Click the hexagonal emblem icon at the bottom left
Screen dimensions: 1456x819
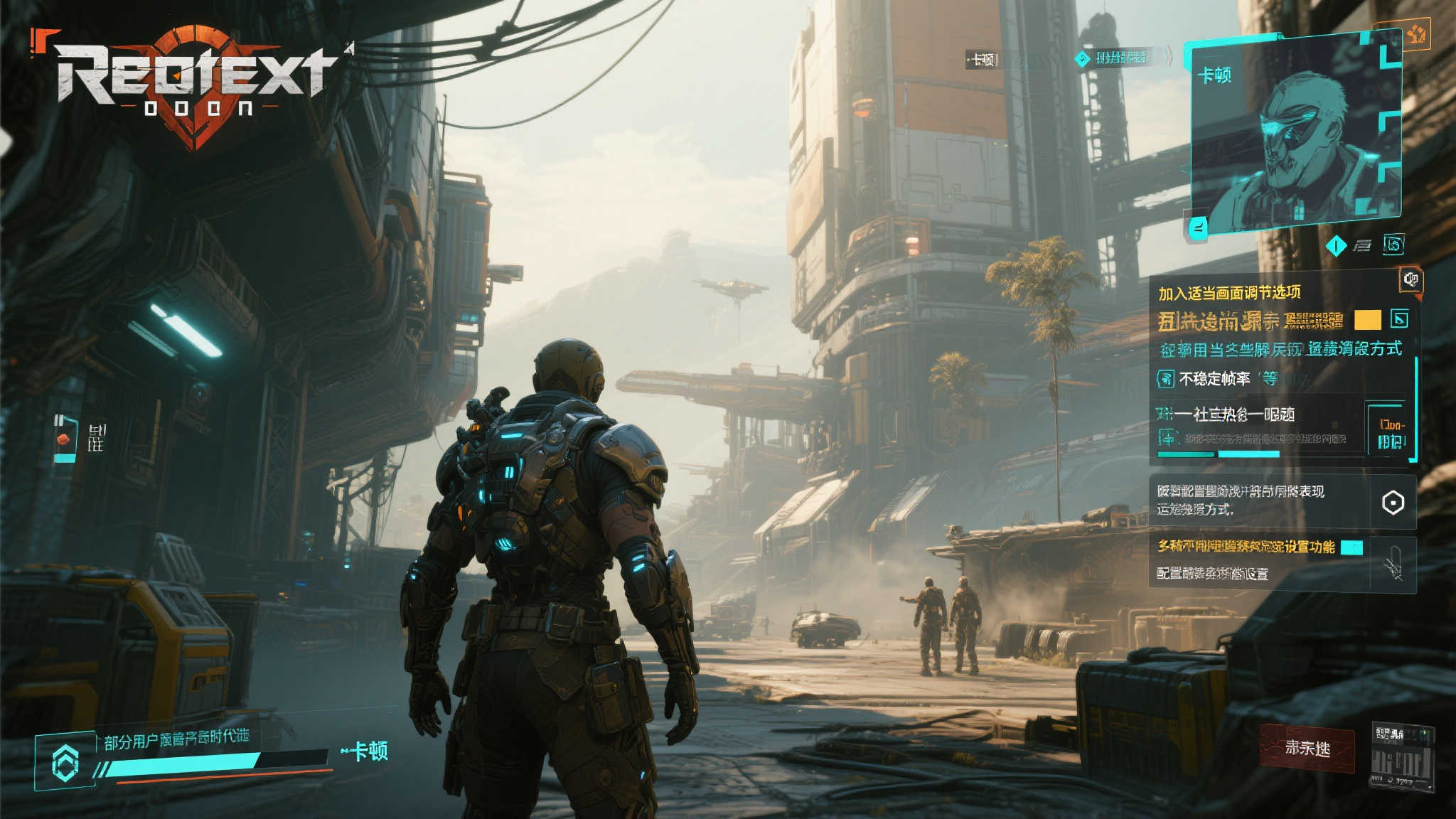[65, 764]
